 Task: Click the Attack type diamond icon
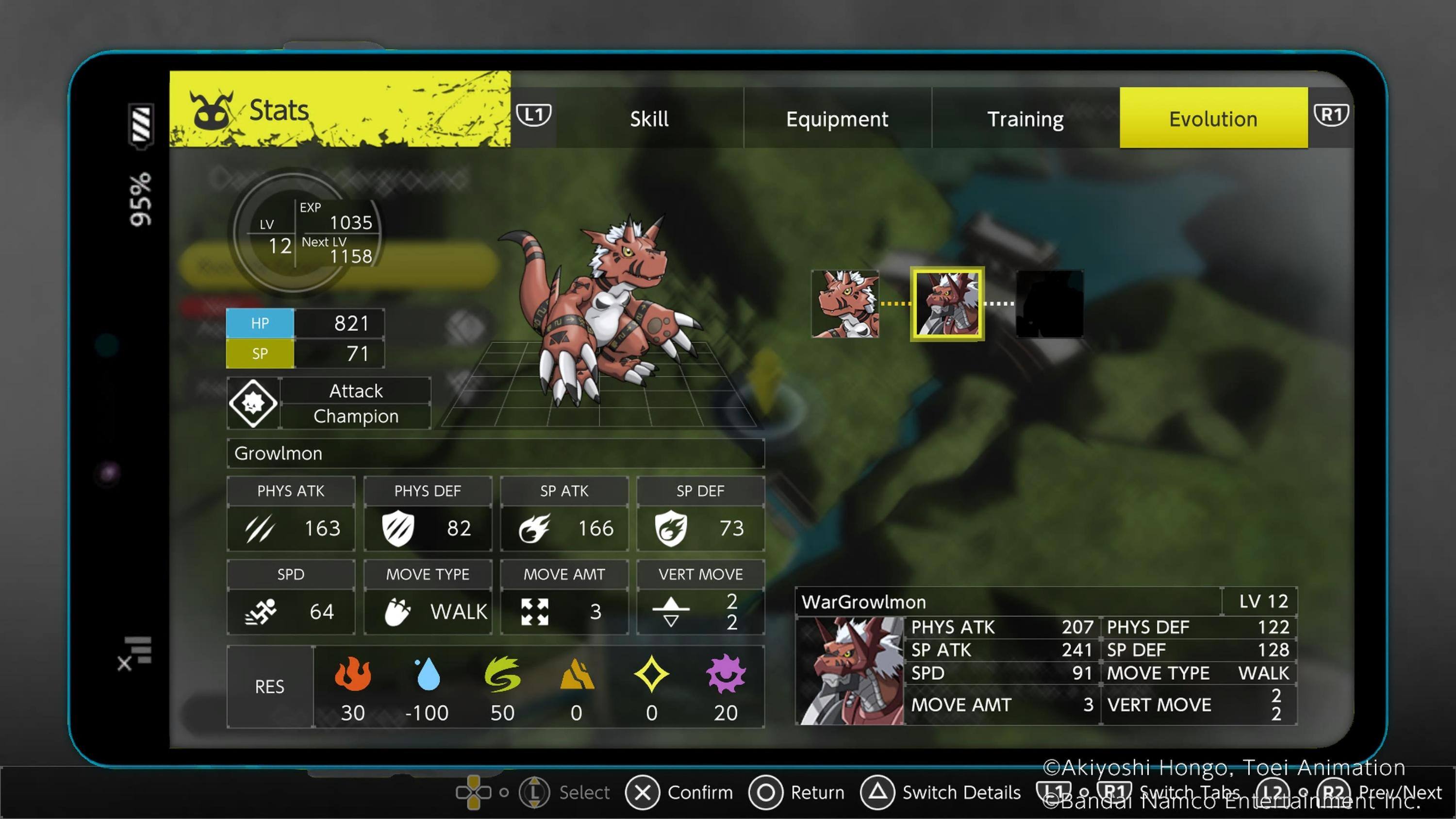[253, 403]
